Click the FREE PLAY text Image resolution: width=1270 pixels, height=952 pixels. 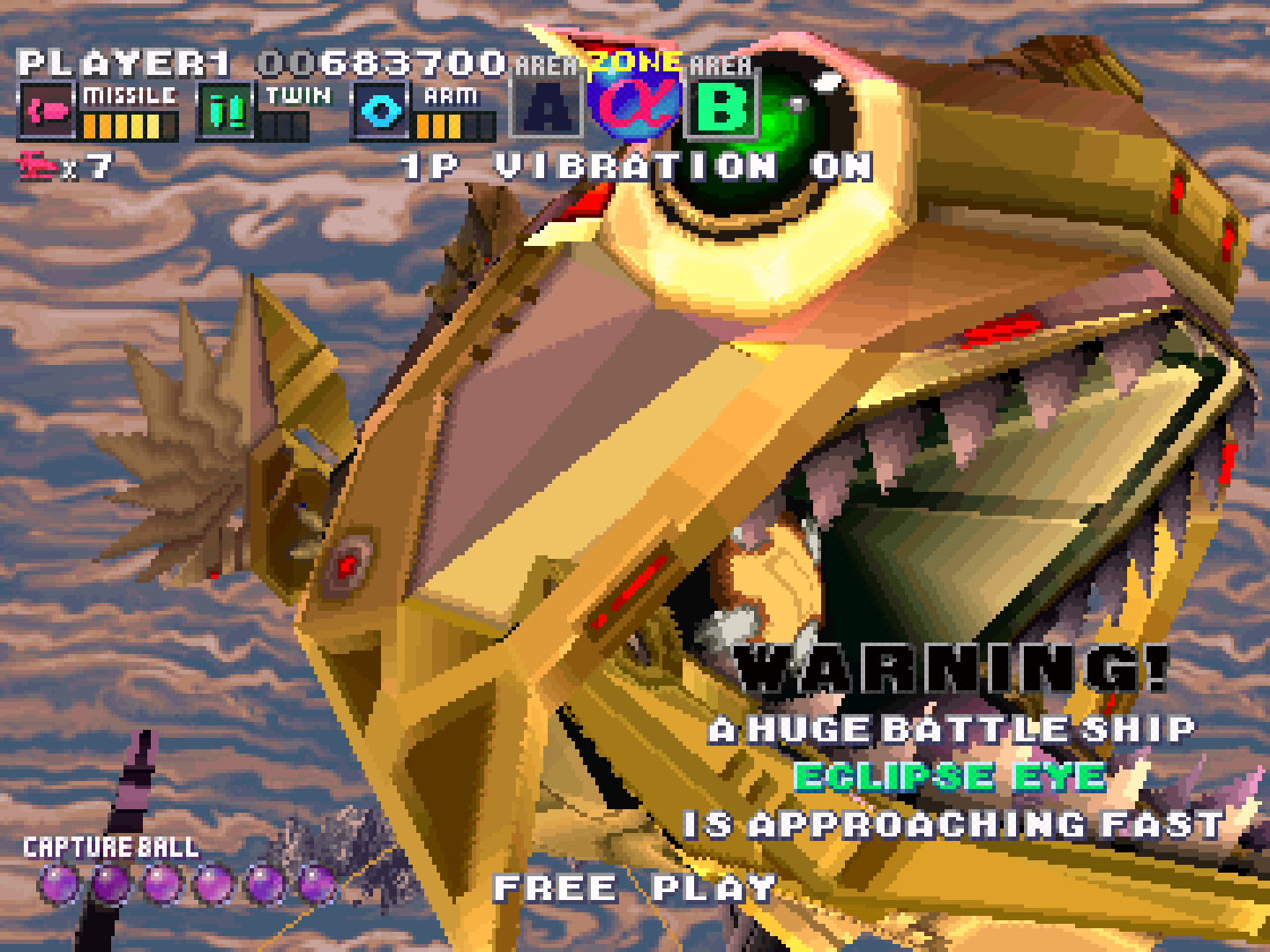click(632, 888)
